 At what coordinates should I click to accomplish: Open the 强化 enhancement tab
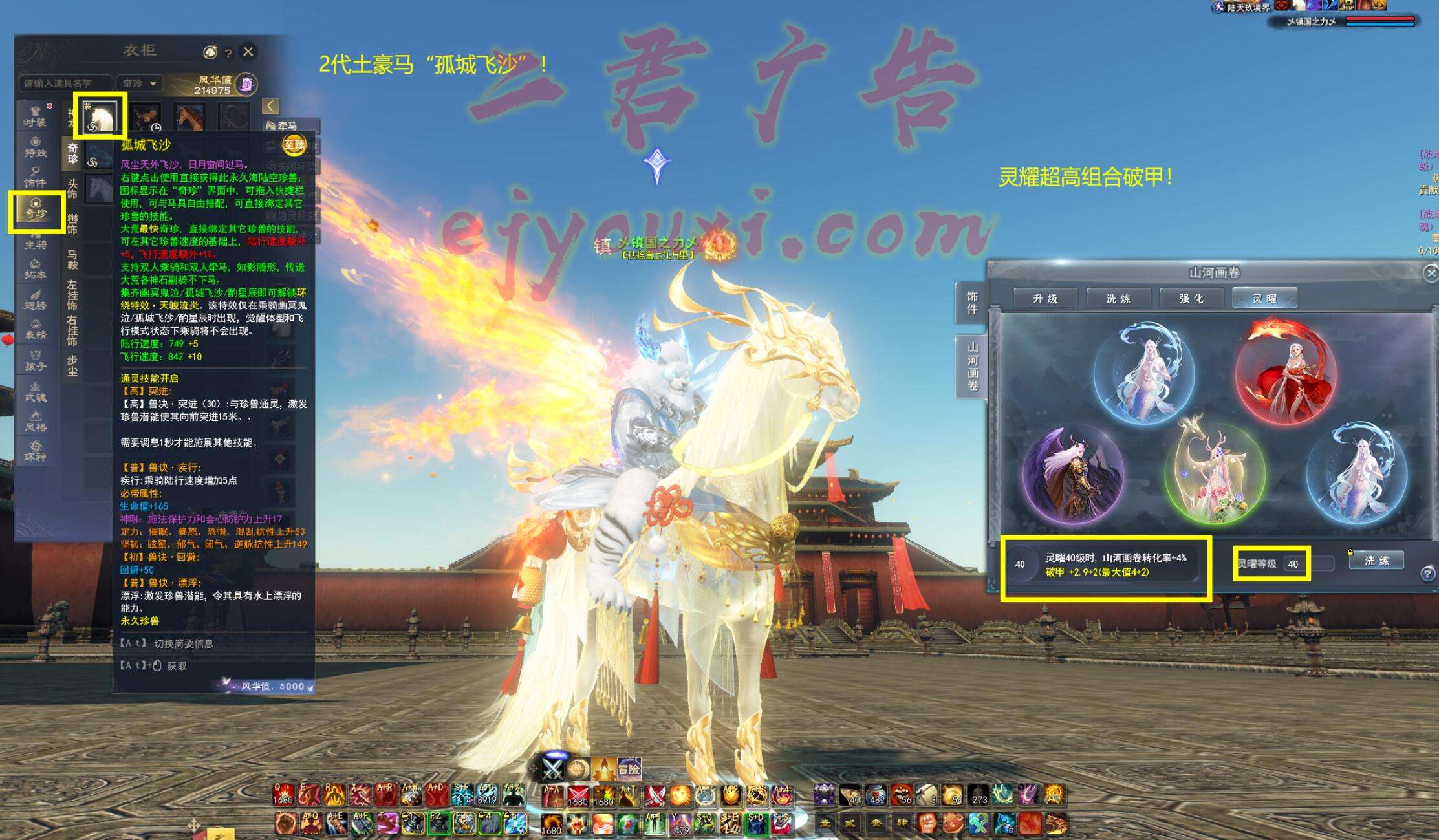coord(1191,298)
